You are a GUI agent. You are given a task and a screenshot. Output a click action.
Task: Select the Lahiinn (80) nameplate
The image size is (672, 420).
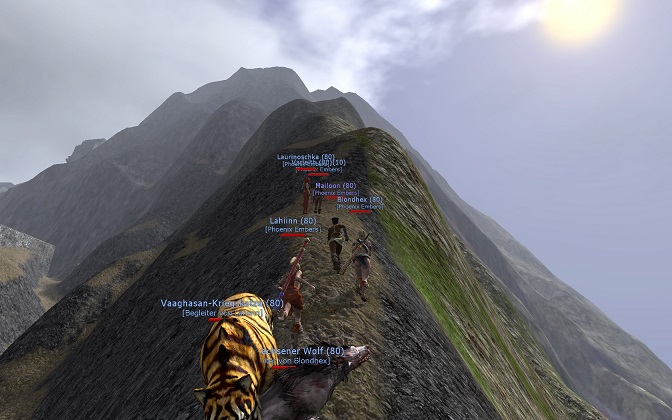293,220
